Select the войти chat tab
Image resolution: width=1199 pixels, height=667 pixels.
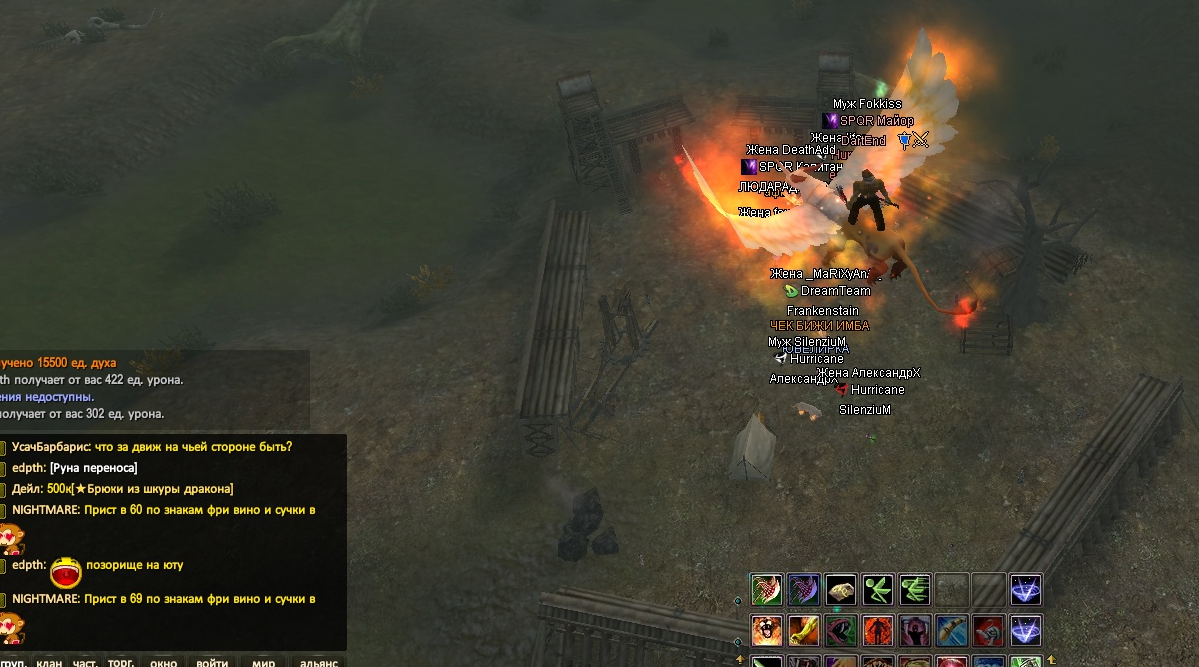212,661
